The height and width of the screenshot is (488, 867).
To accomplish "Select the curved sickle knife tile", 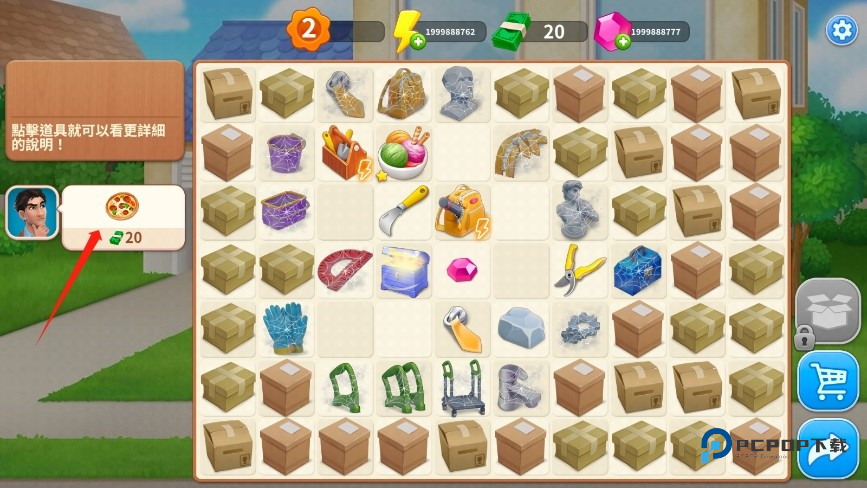I will pos(403,211).
